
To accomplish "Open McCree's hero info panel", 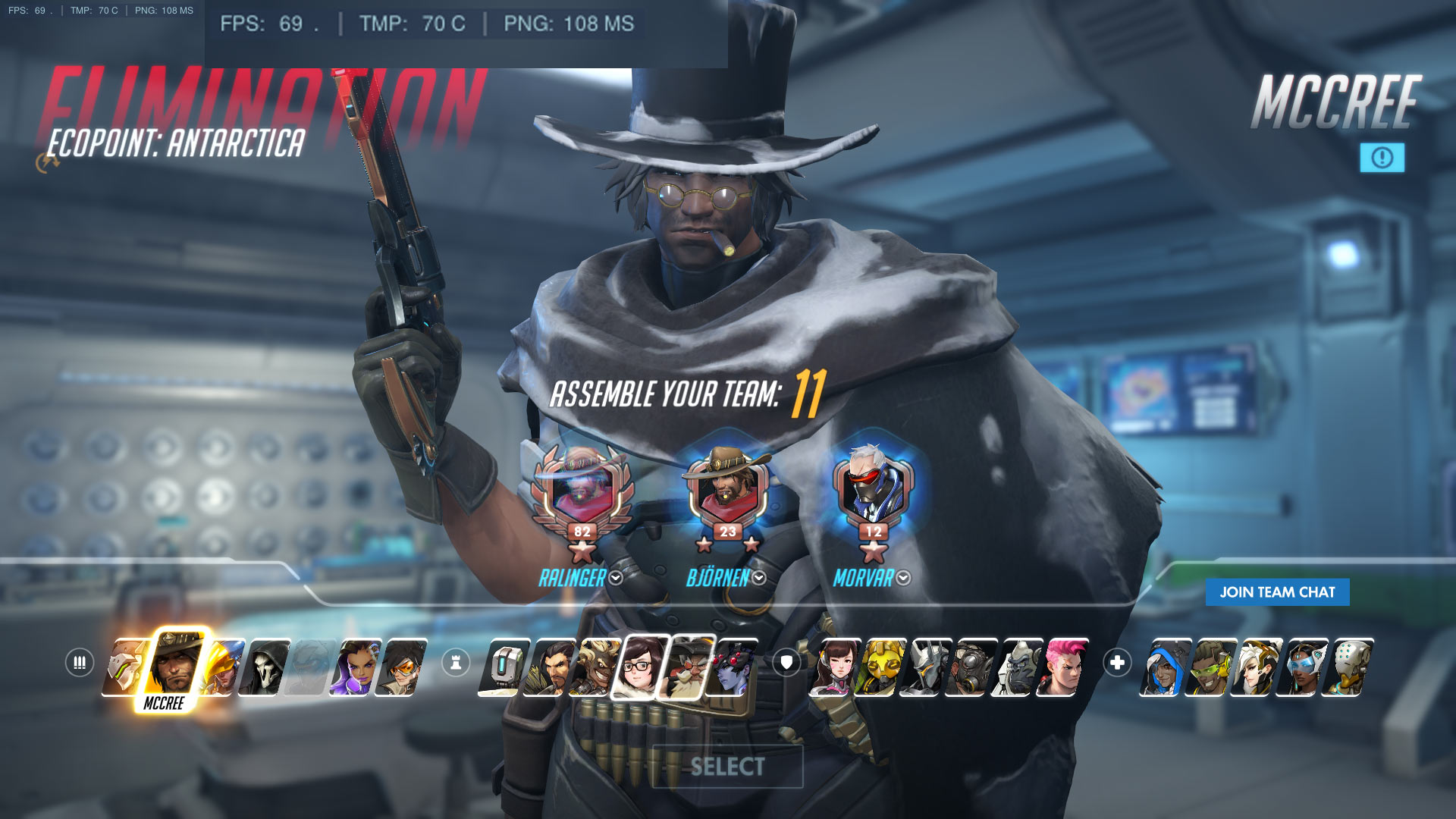I will click(x=1382, y=158).
